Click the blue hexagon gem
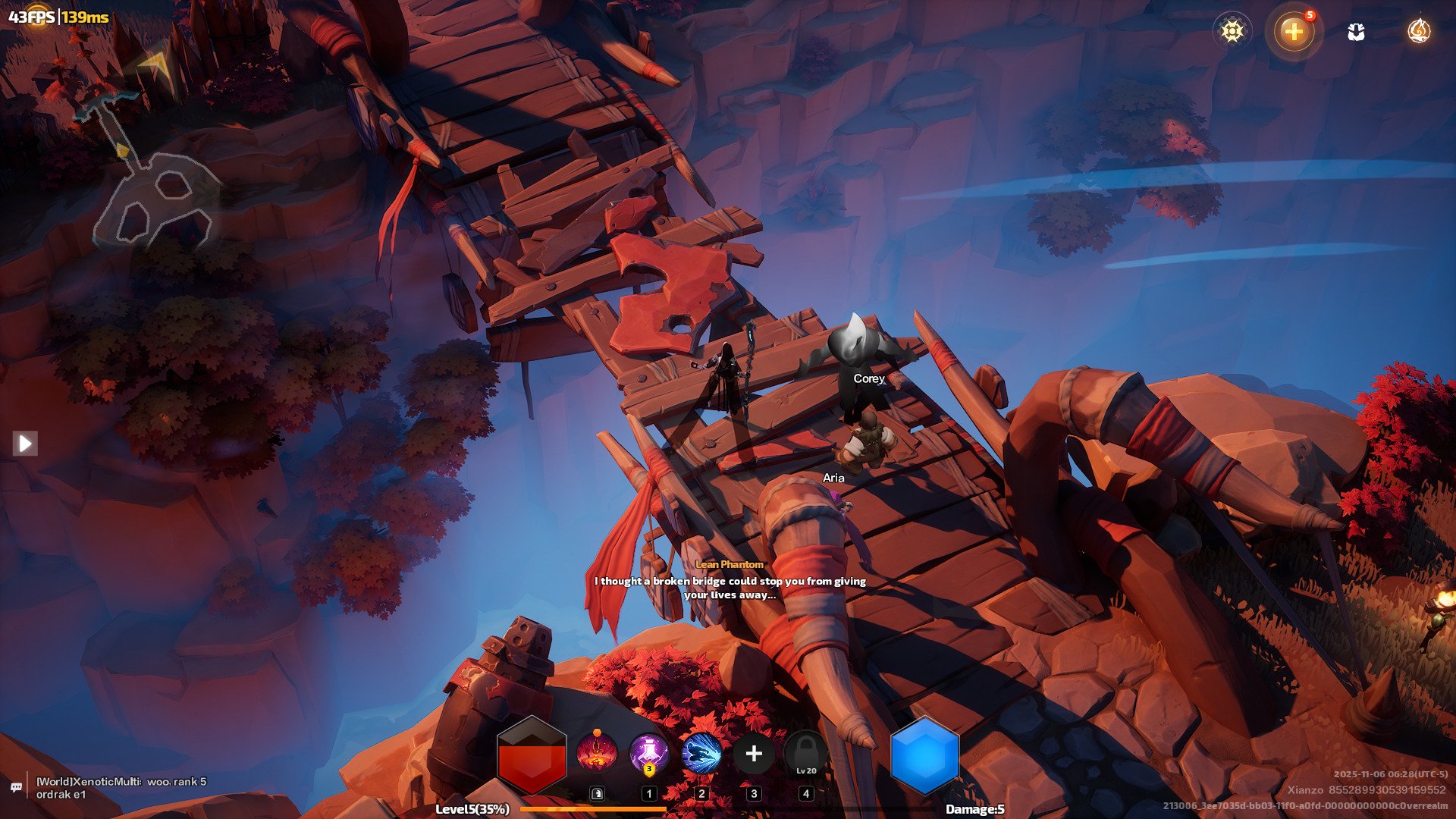 tap(924, 755)
